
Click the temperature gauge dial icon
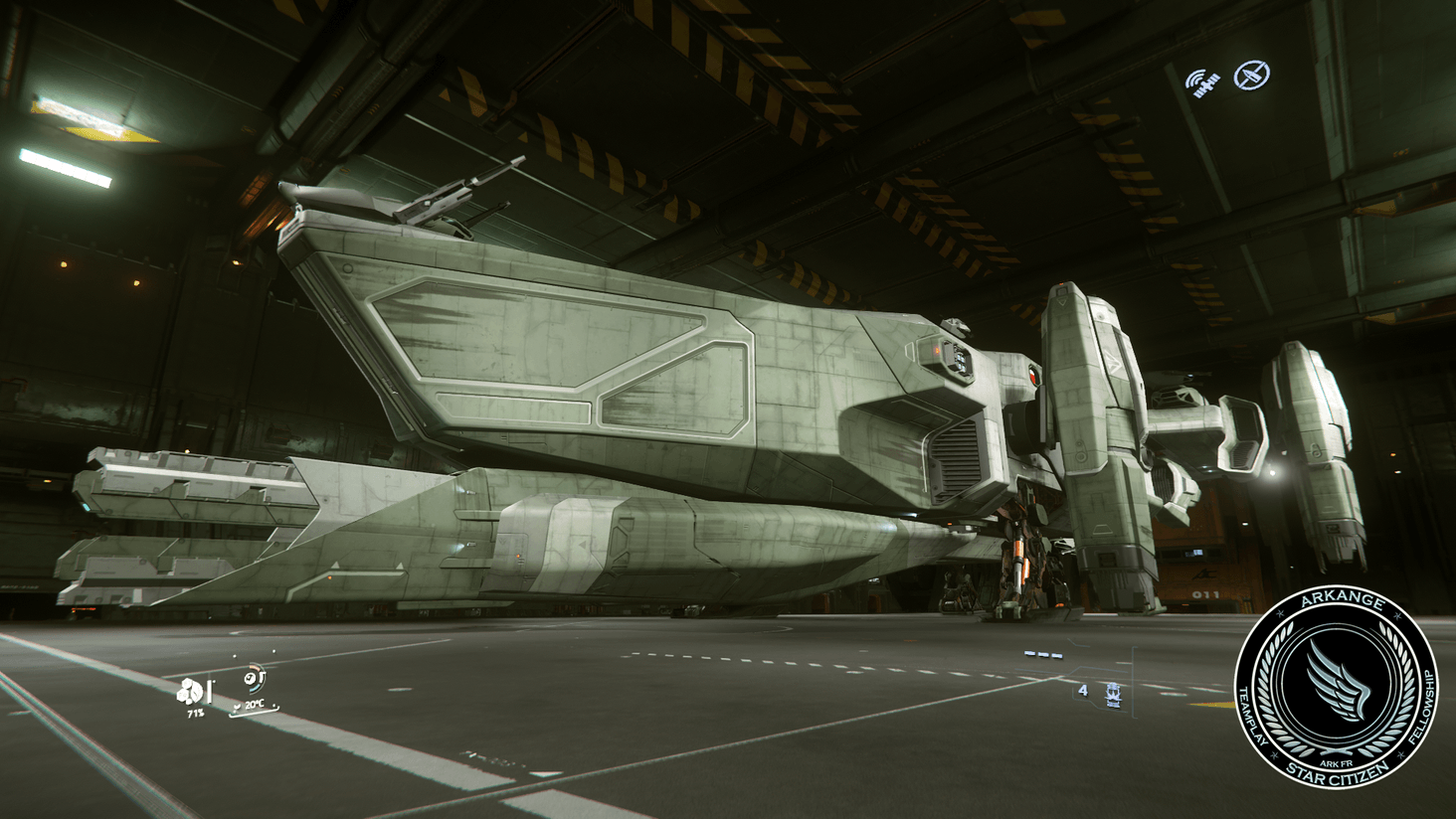coord(250,677)
